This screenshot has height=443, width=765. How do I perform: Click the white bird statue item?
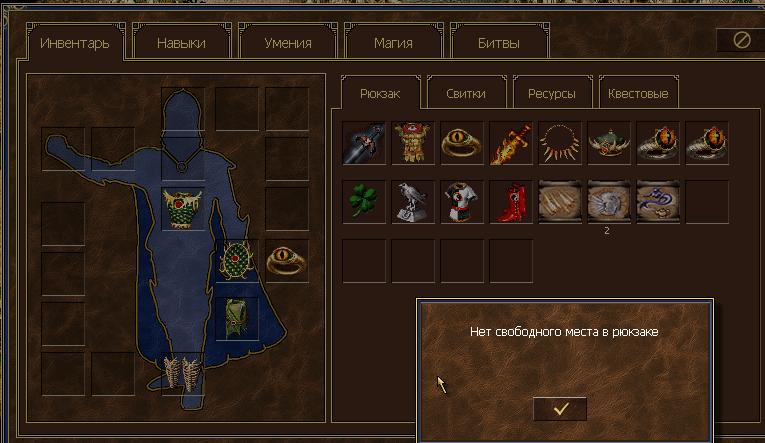pyautogui.click(x=412, y=201)
